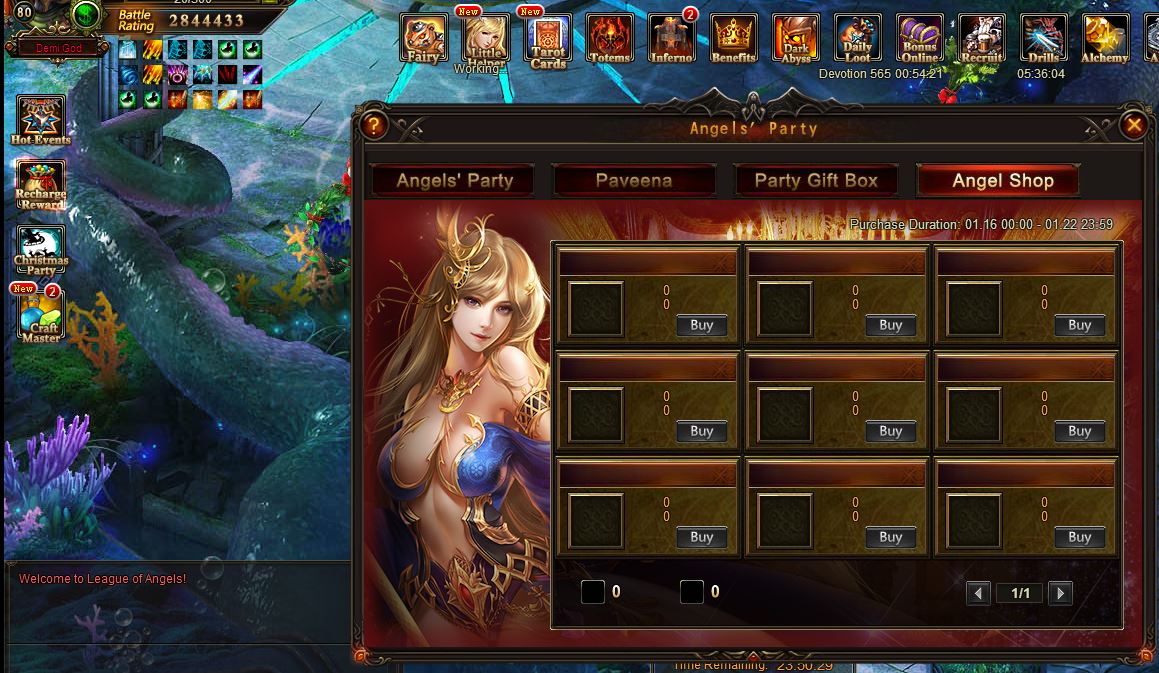Go to the next shop page

1060,593
